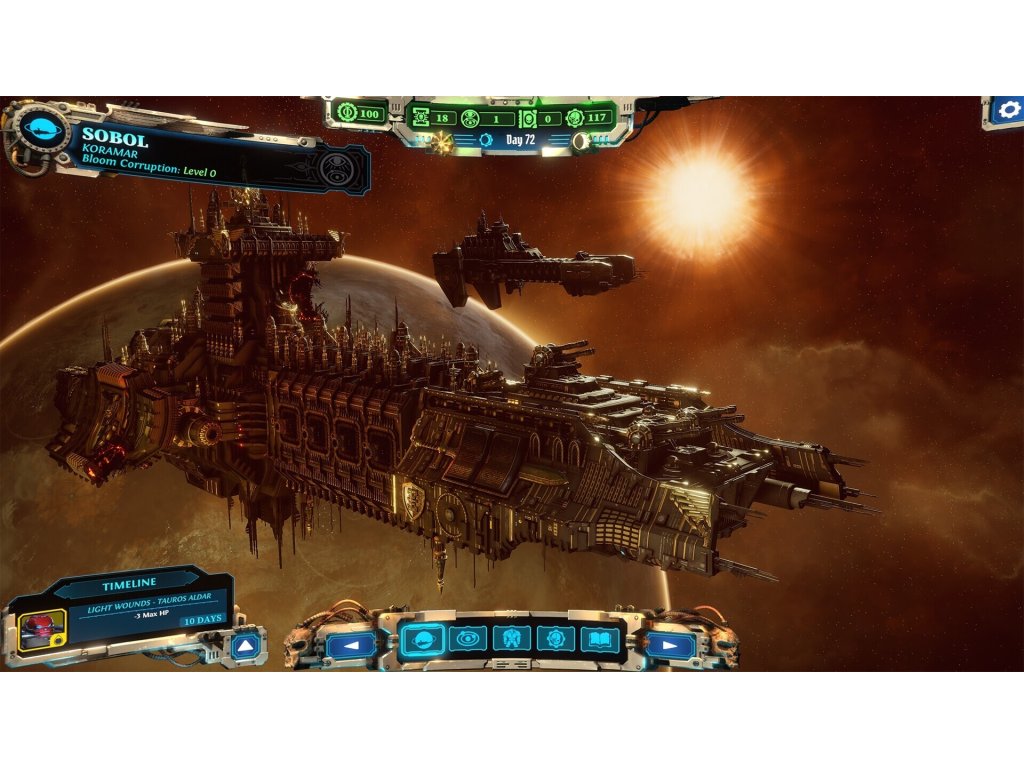Image resolution: width=1024 pixels, height=768 pixels.
Task: Click the Sobol planet emblem icon
Action: click(x=41, y=129)
